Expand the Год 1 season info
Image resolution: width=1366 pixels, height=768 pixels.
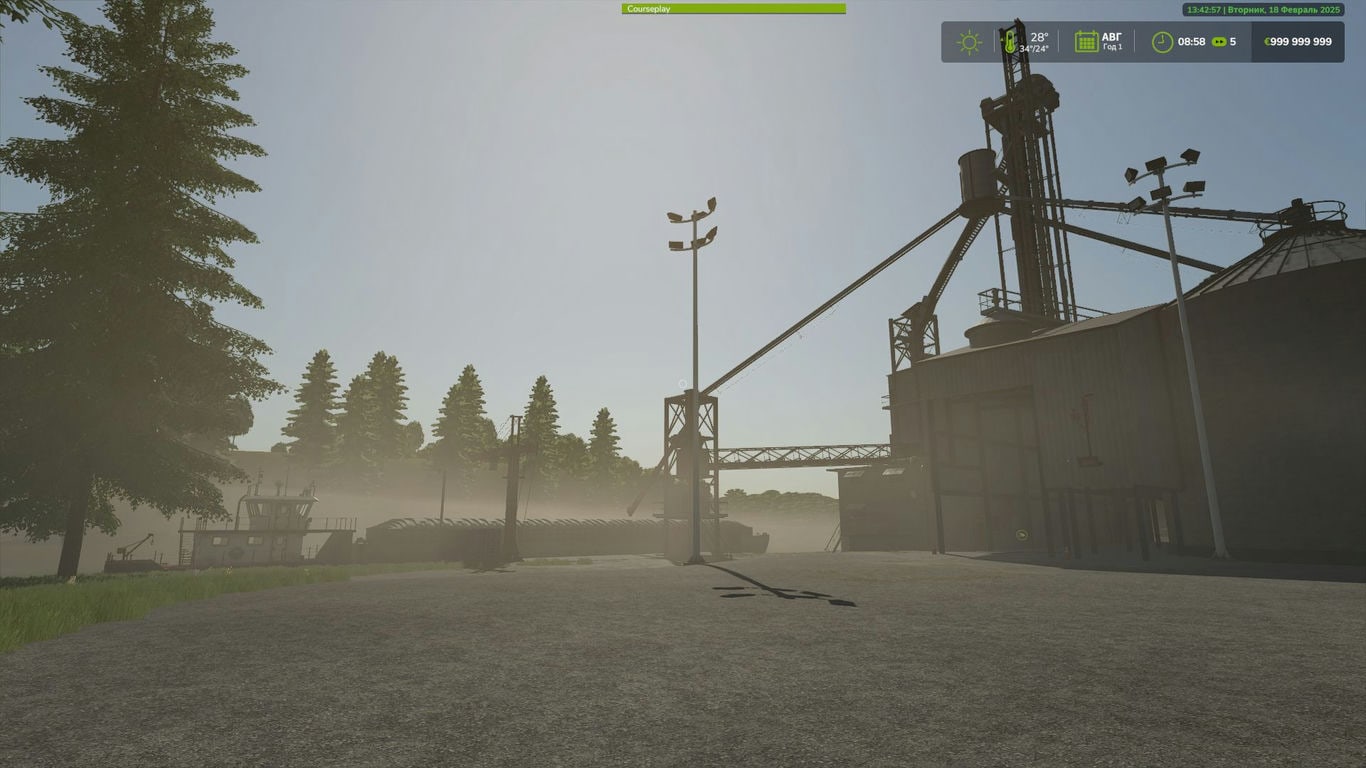[x=1113, y=45]
